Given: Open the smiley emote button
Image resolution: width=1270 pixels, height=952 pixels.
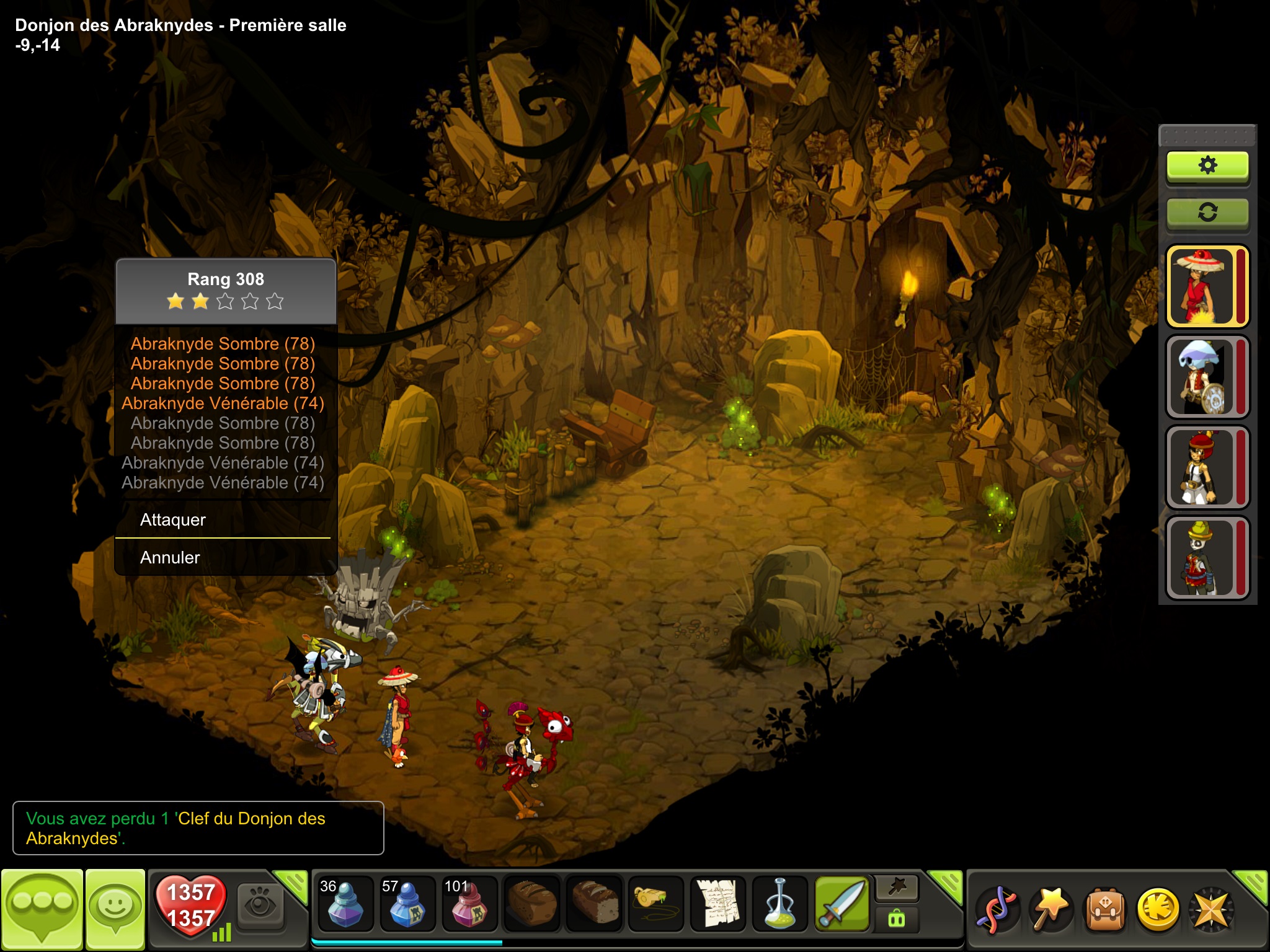Looking at the screenshot, I should pyautogui.click(x=115, y=909).
